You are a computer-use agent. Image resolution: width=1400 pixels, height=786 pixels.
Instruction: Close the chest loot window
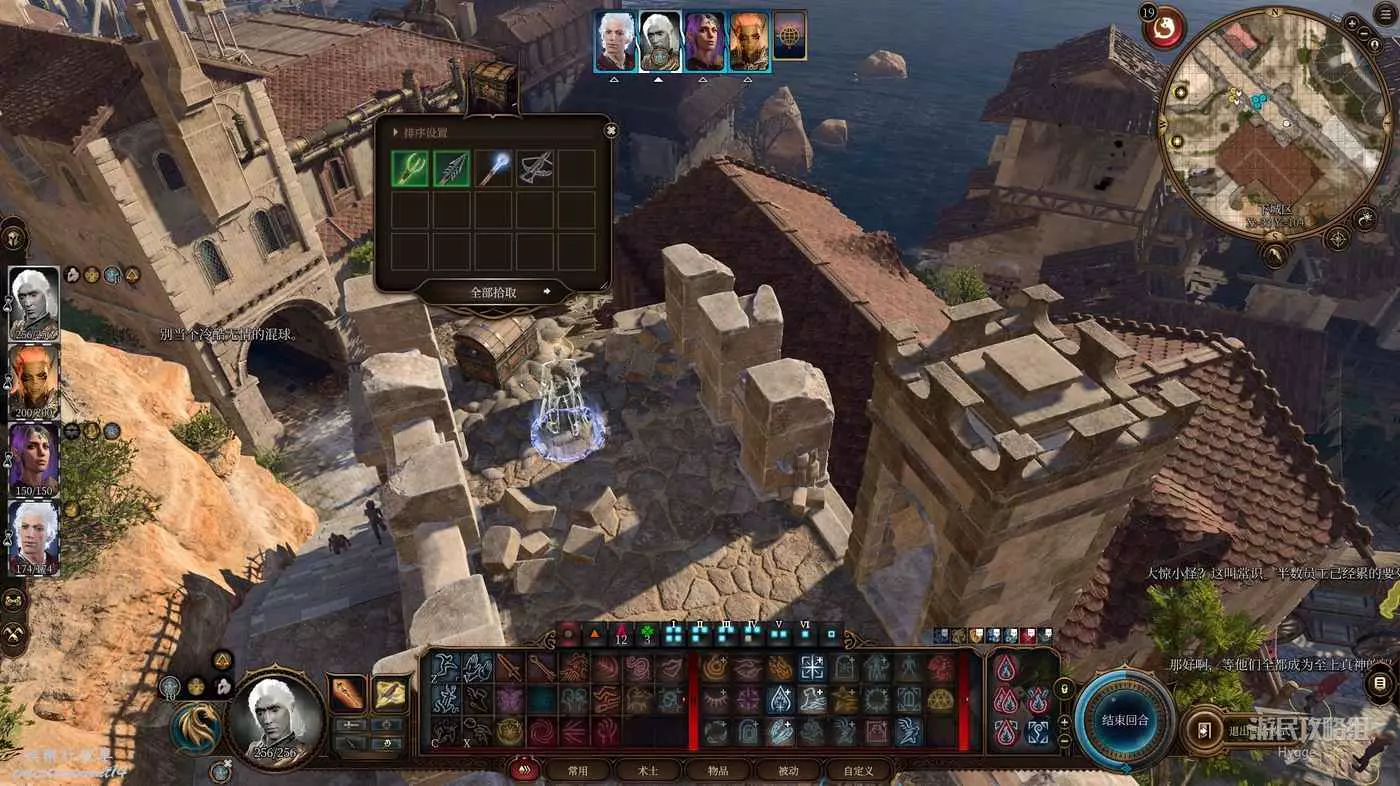pyautogui.click(x=611, y=130)
